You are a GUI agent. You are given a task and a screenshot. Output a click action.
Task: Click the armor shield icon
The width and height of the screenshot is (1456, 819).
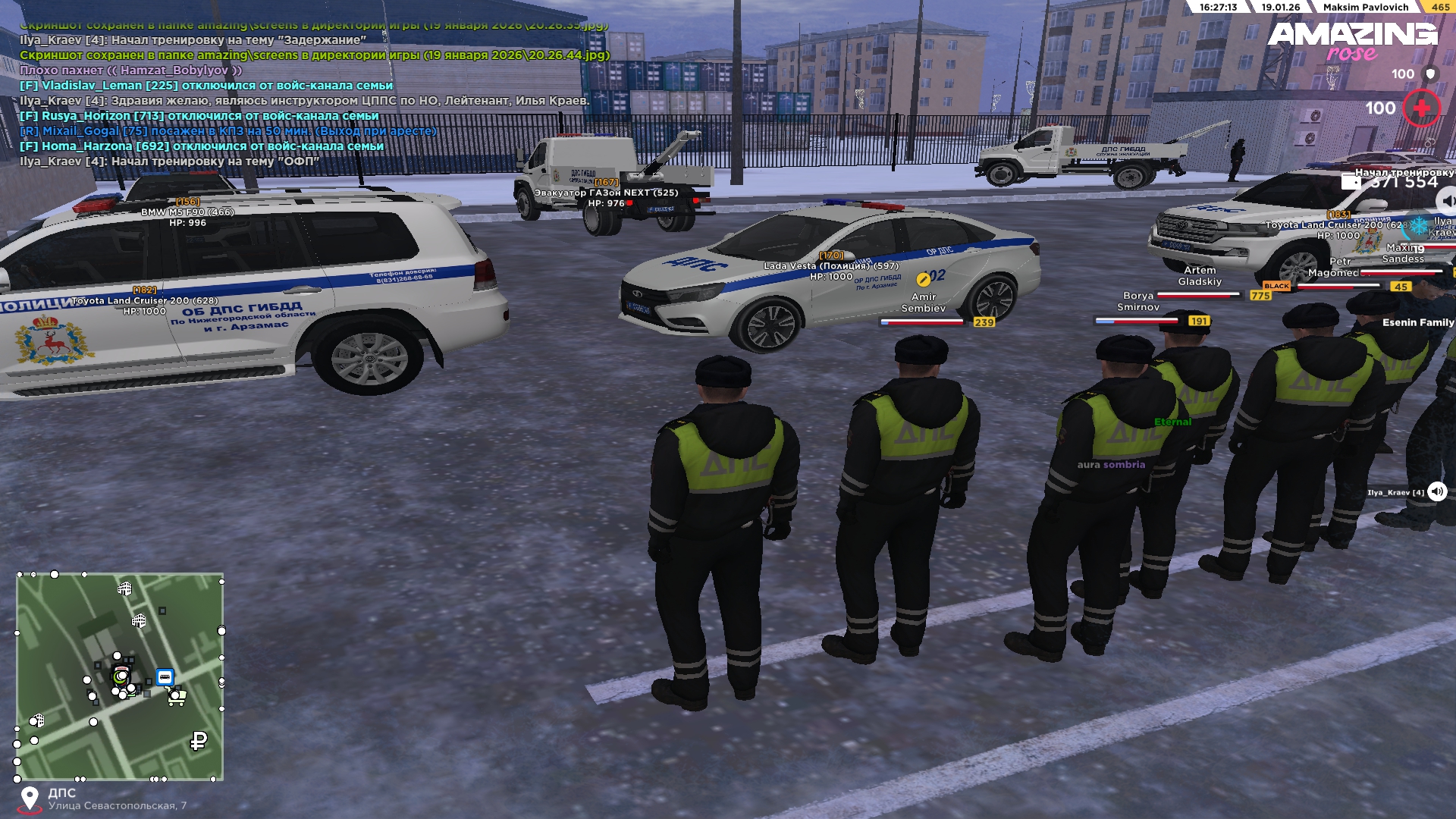tap(1430, 74)
